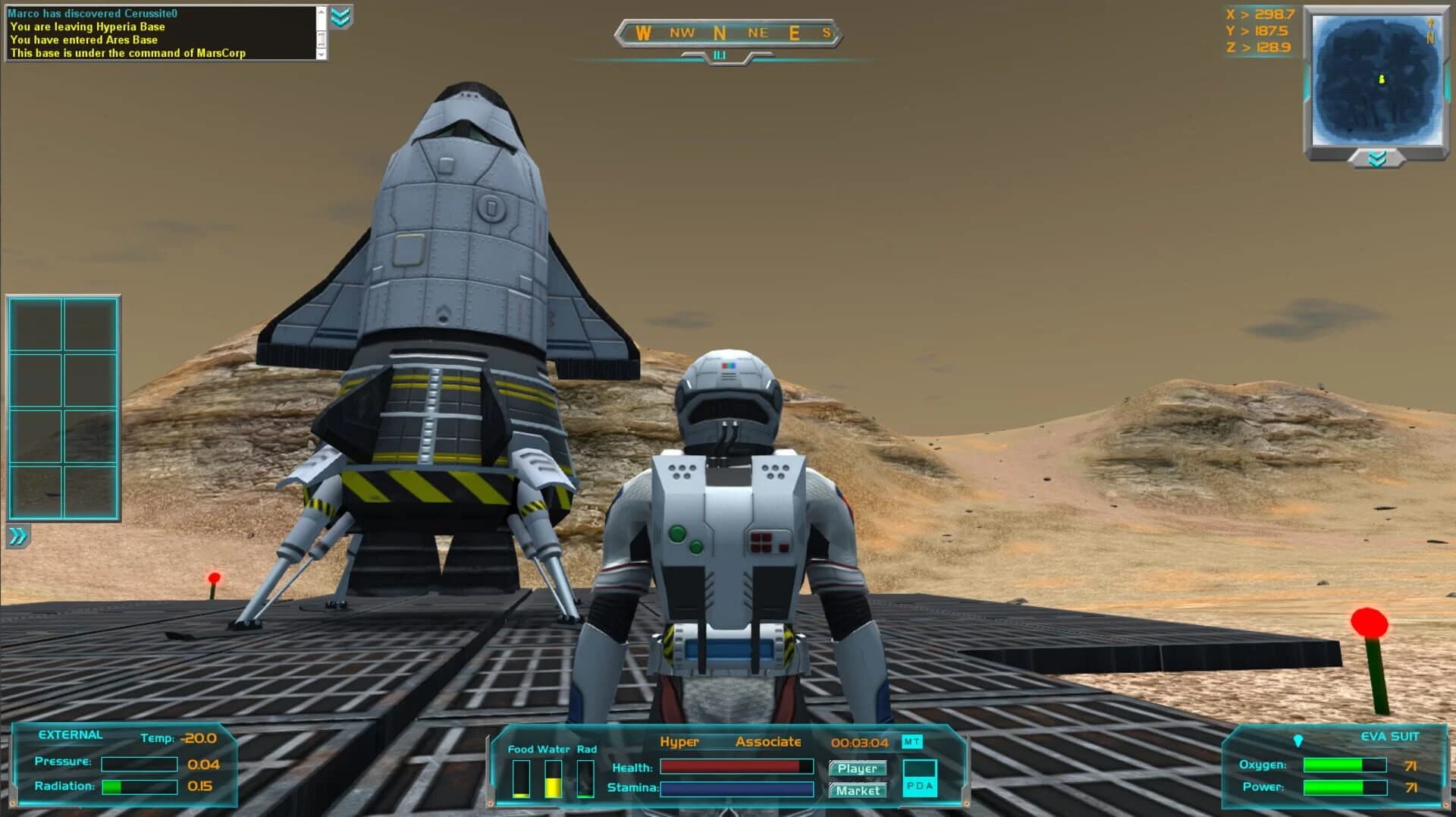Click the Associate rank label
This screenshot has width=1456, height=817.
(769, 742)
